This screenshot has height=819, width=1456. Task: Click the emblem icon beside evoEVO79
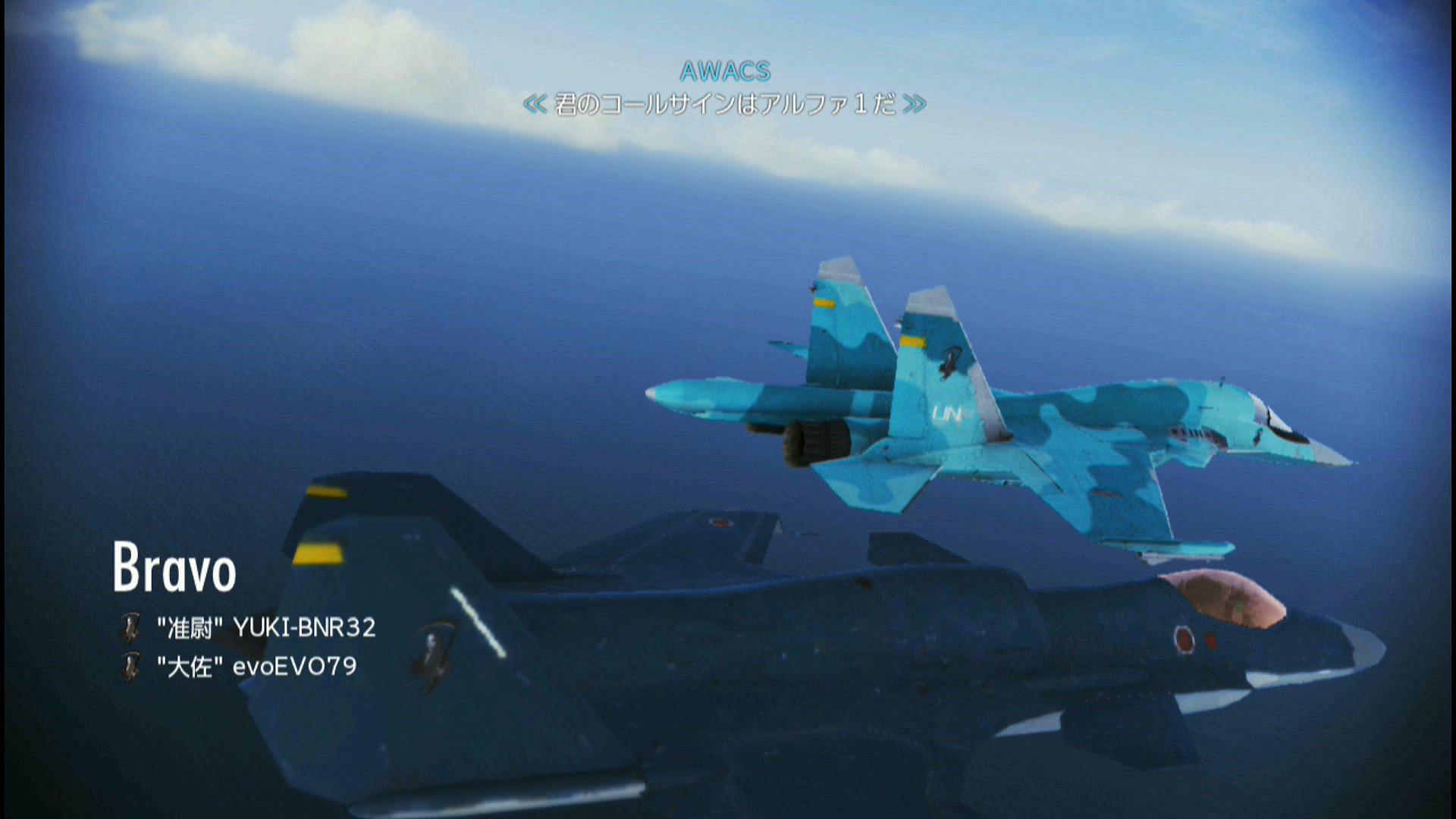tap(132, 667)
